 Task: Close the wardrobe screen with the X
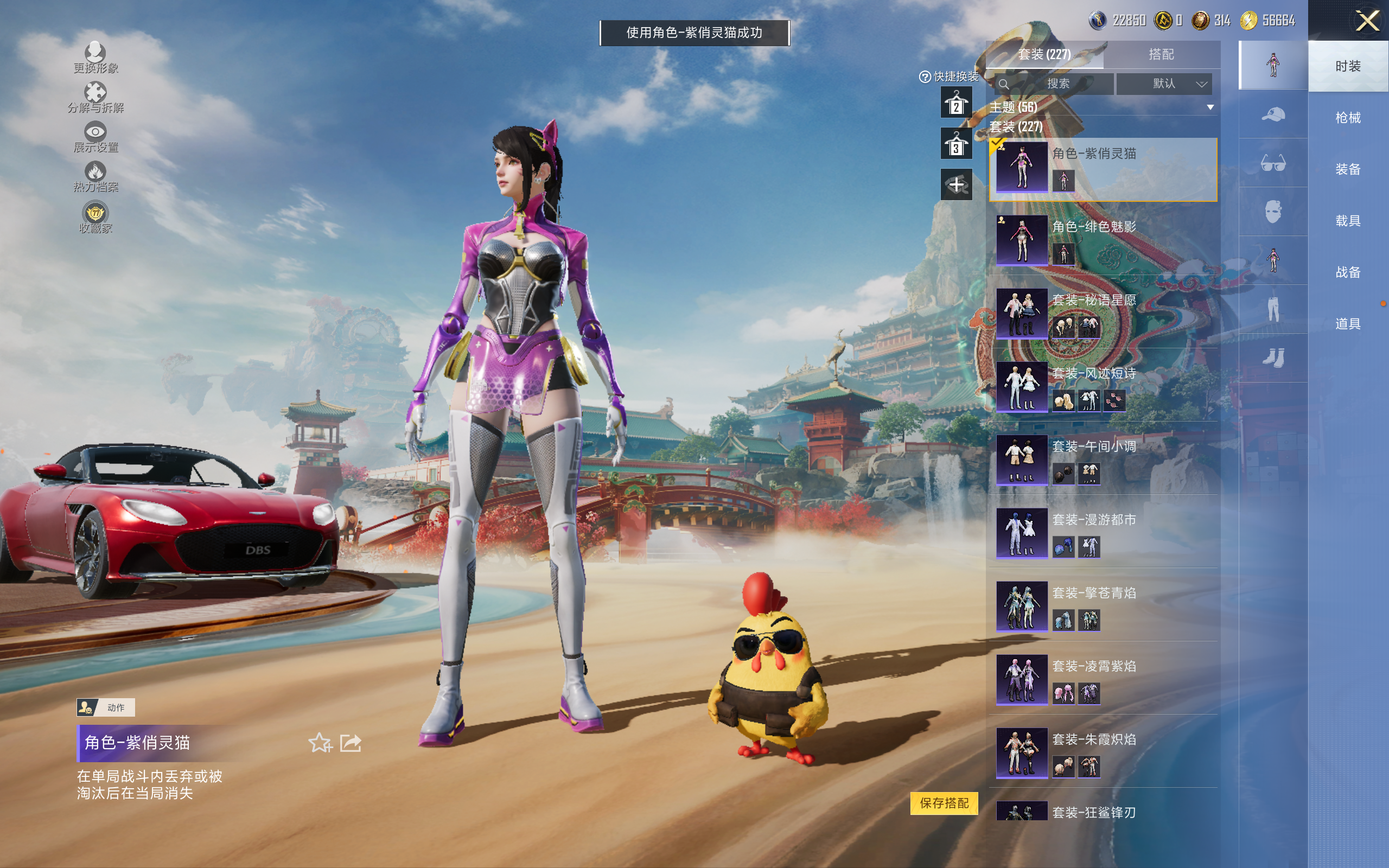1367,21
